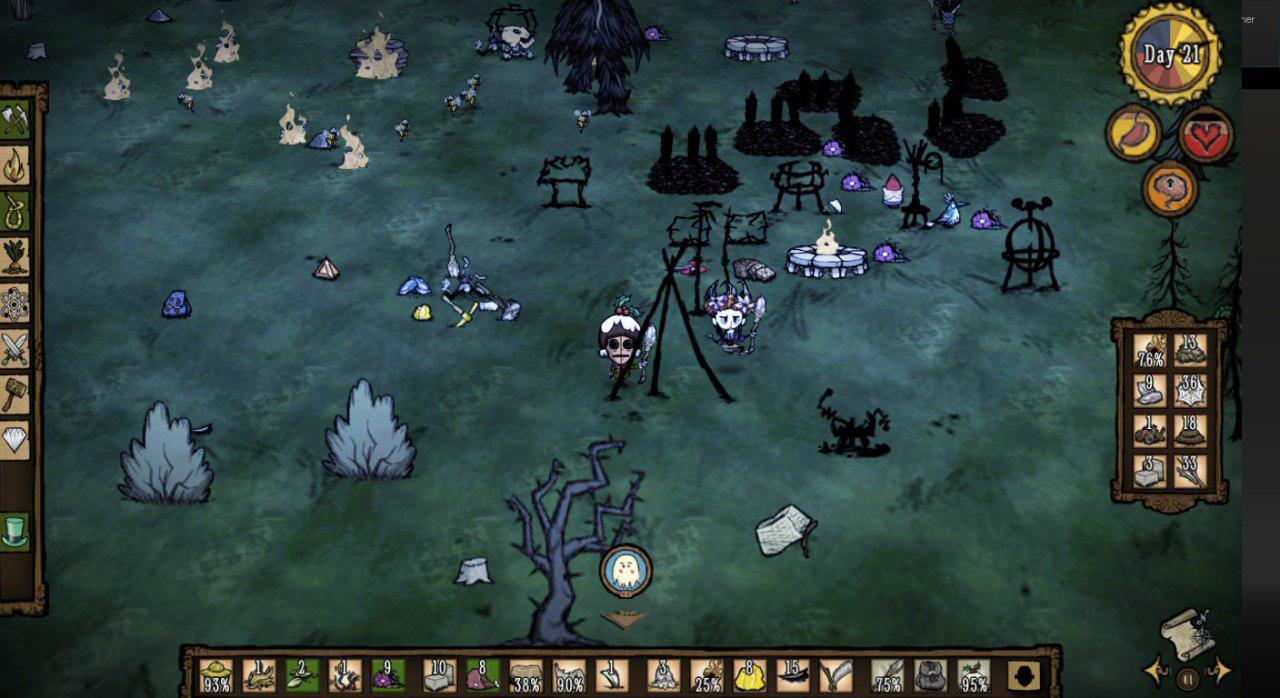Pause the game
The height and width of the screenshot is (698, 1280).
point(1187,676)
